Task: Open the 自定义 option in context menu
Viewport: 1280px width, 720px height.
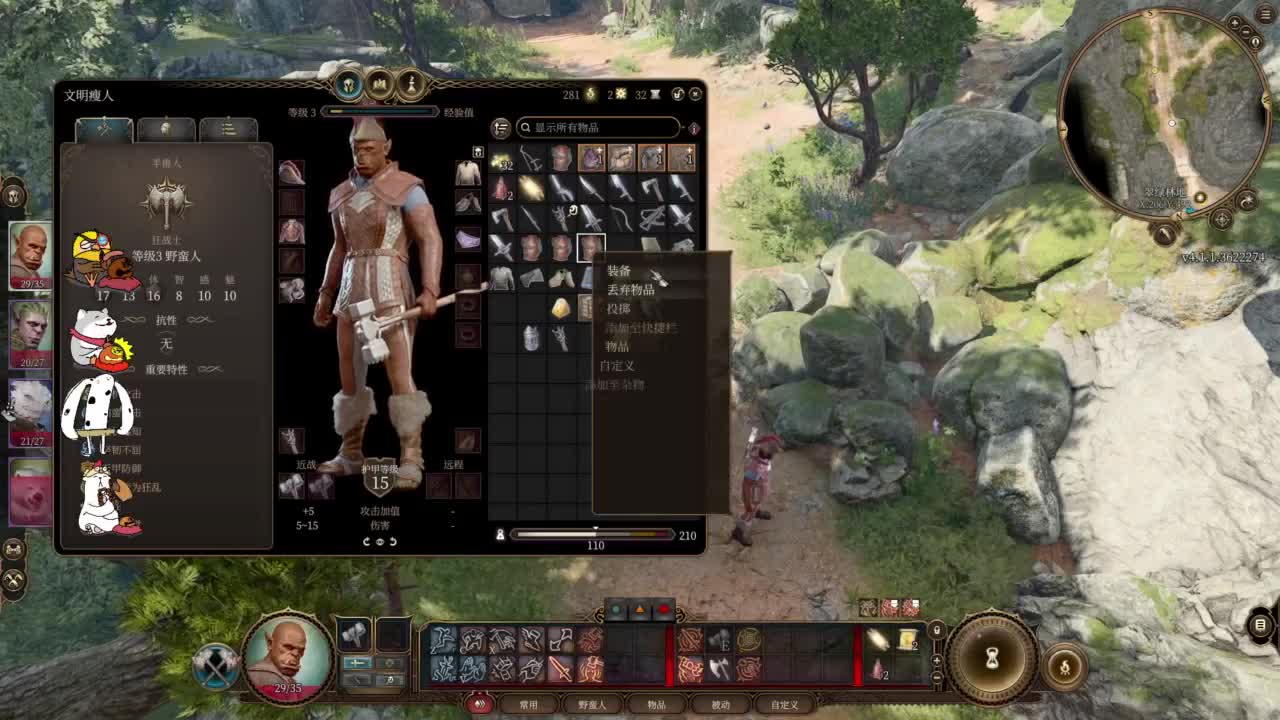Action: tap(618, 366)
